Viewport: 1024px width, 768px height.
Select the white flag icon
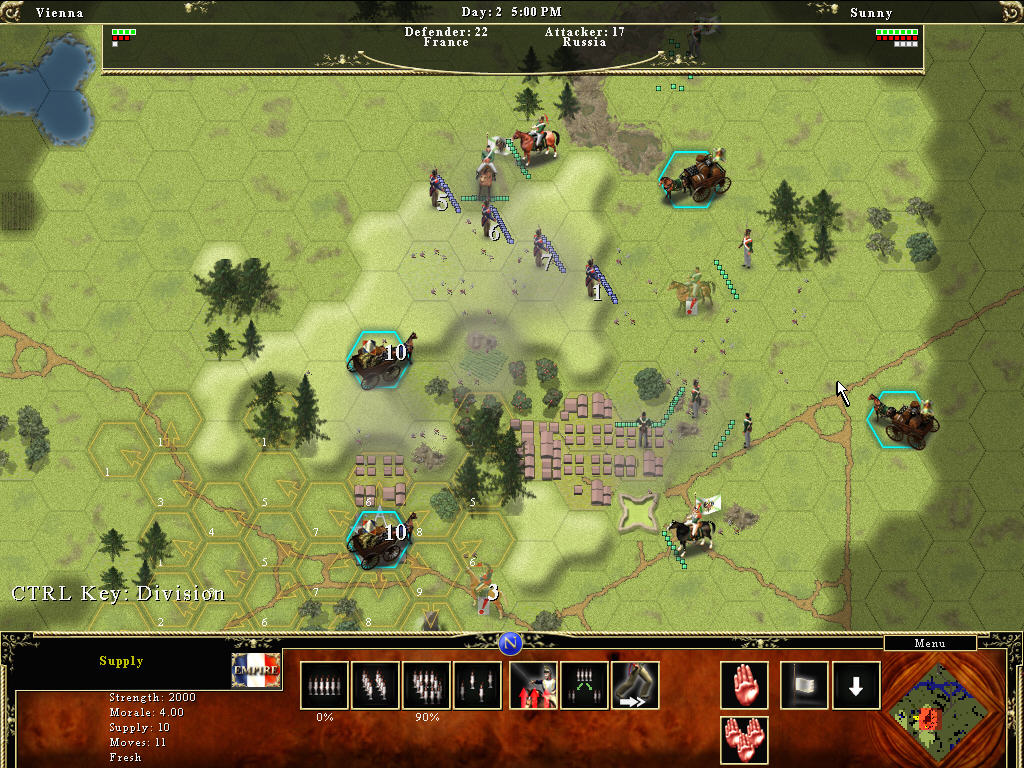click(x=804, y=685)
